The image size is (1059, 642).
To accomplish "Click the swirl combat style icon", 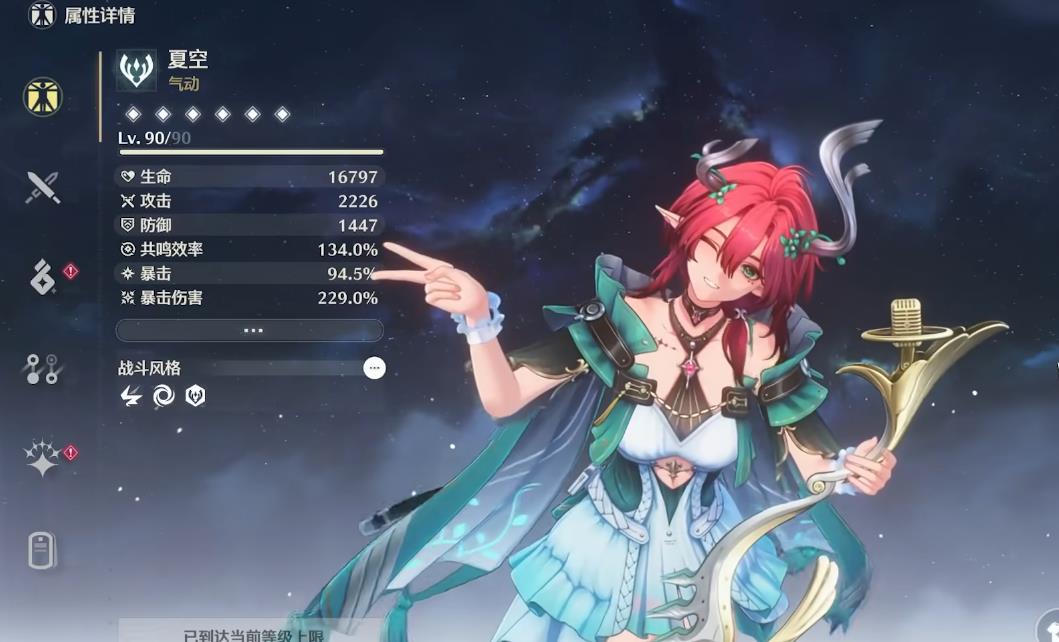I will pos(164,396).
